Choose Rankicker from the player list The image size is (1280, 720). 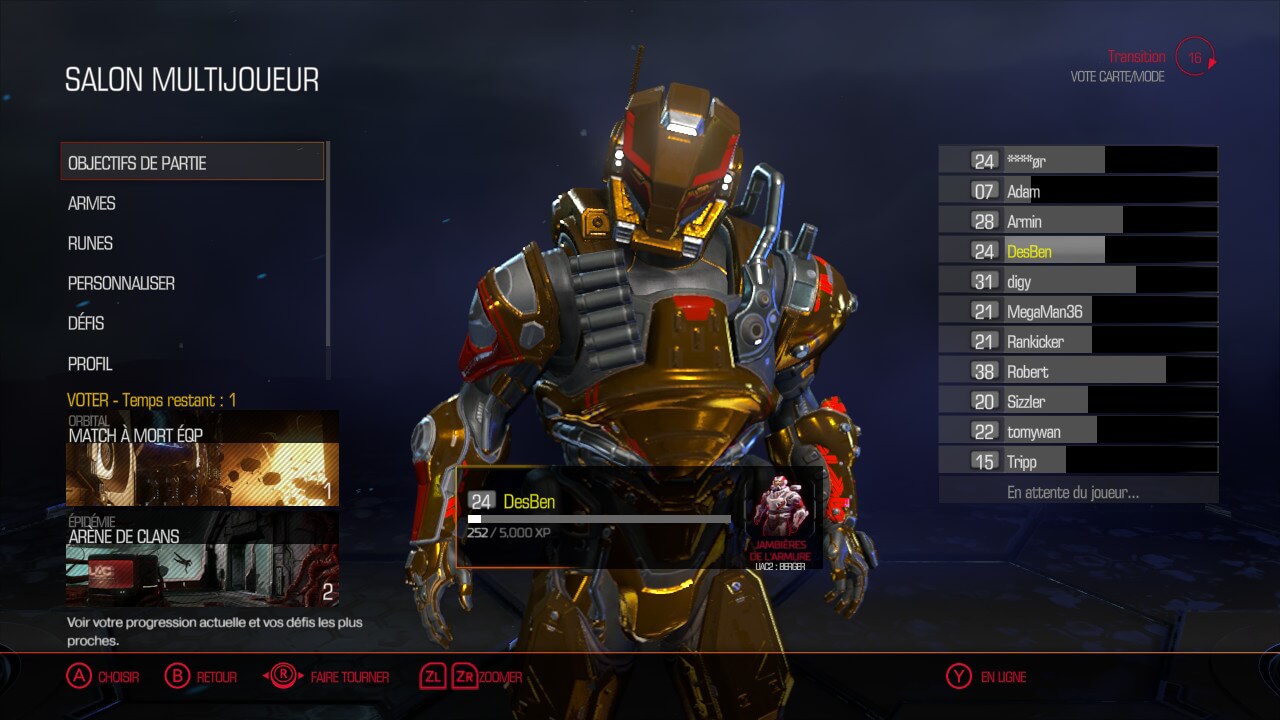click(1077, 341)
